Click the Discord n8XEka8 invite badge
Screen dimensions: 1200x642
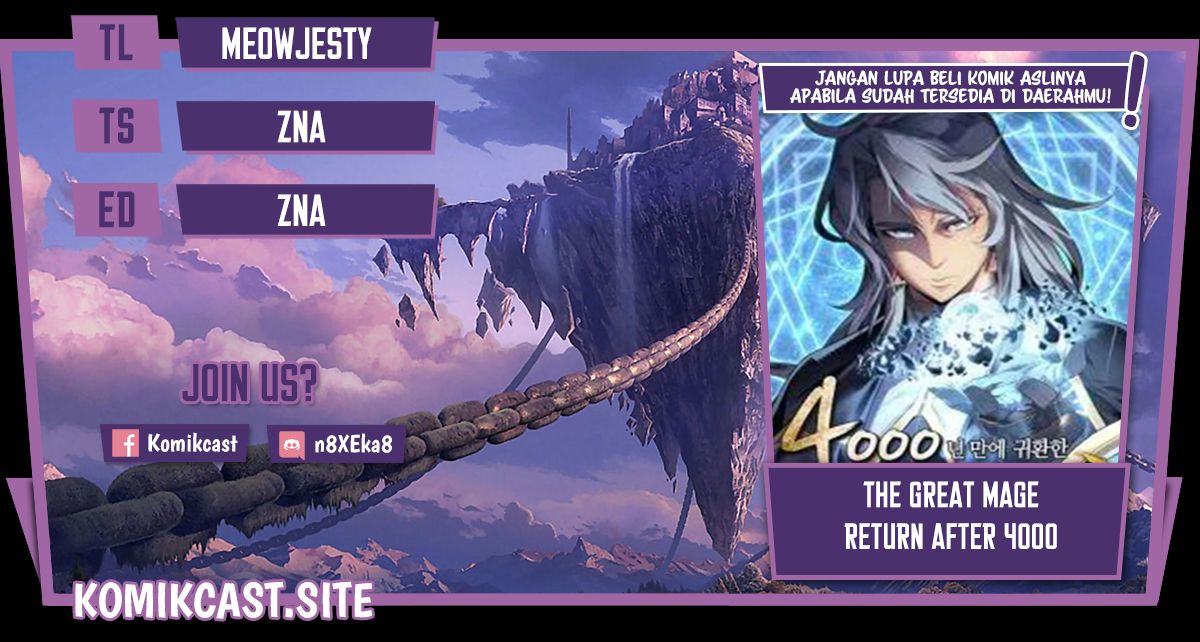point(338,444)
